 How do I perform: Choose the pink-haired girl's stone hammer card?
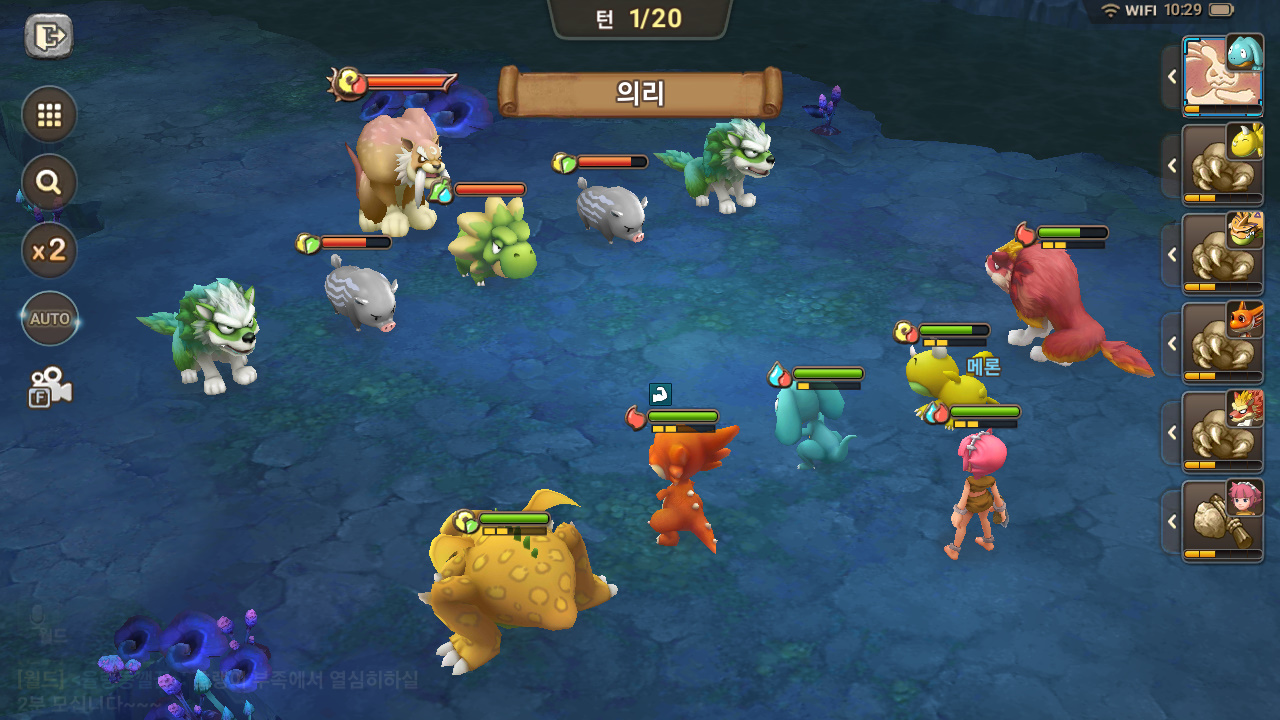1222,521
